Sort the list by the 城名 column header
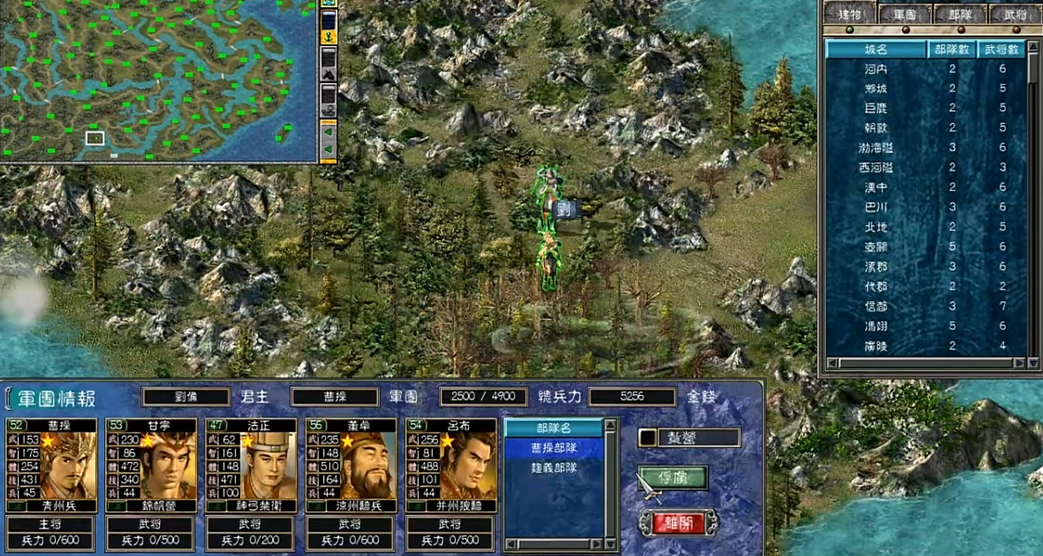This screenshot has width=1043, height=556. point(877,48)
